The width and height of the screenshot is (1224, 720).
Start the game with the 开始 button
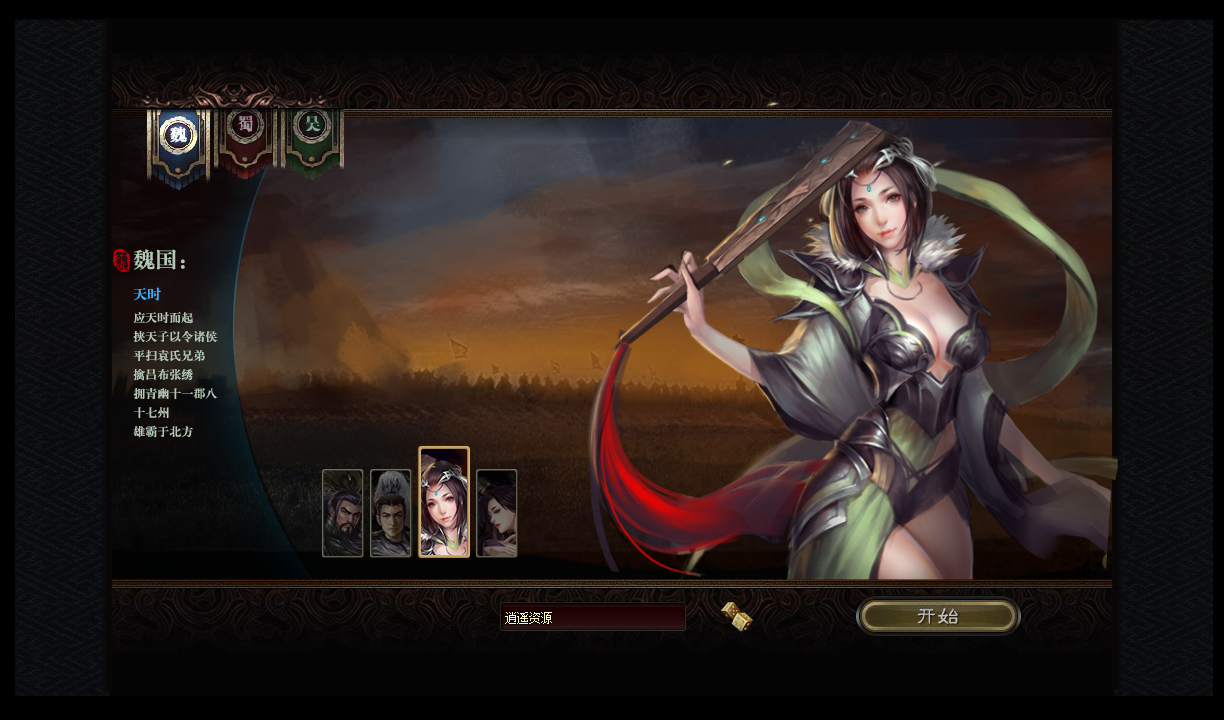938,616
